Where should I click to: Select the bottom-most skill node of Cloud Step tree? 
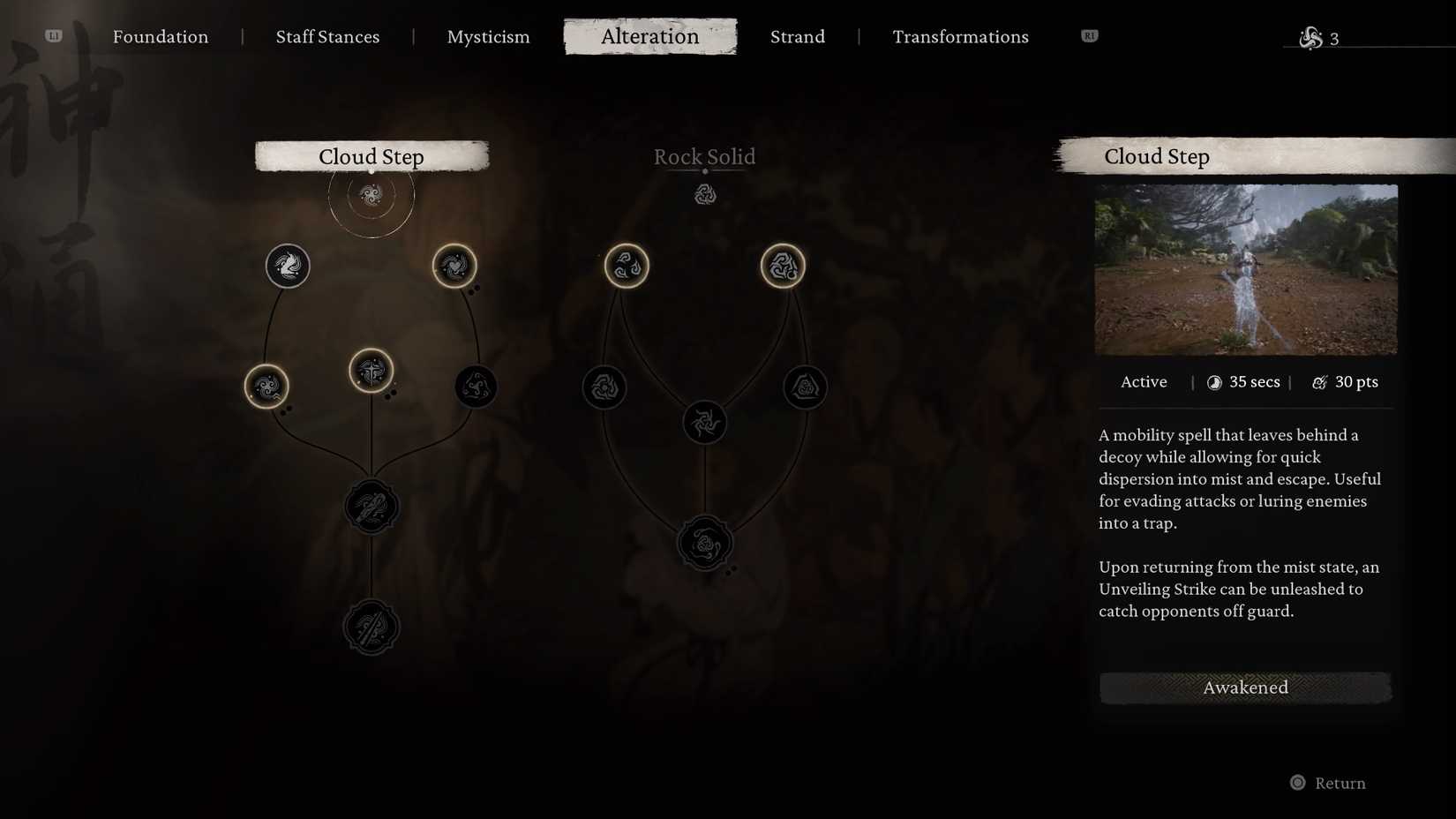pos(371,627)
